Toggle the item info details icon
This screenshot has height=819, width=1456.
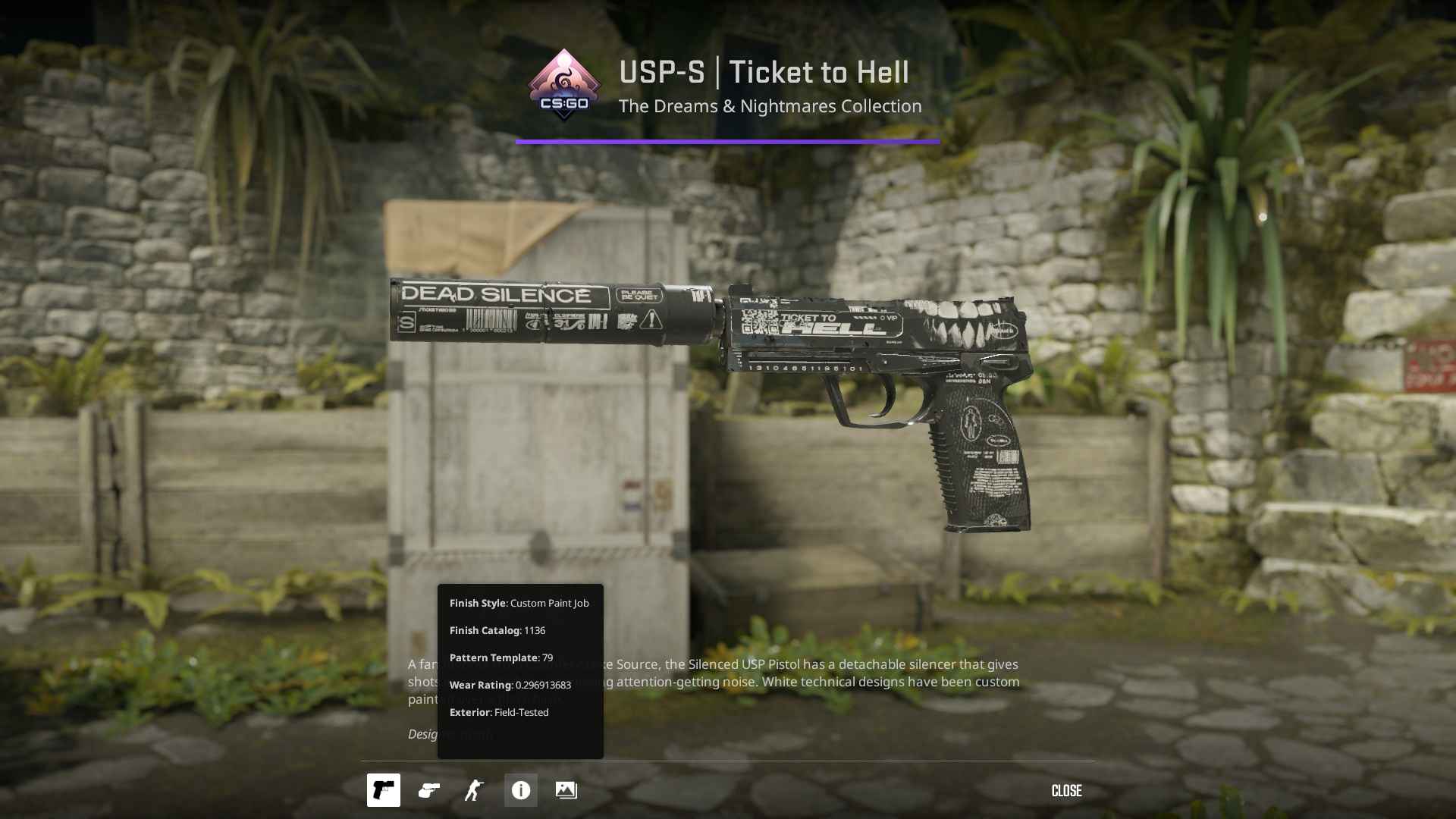coord(521,790)
